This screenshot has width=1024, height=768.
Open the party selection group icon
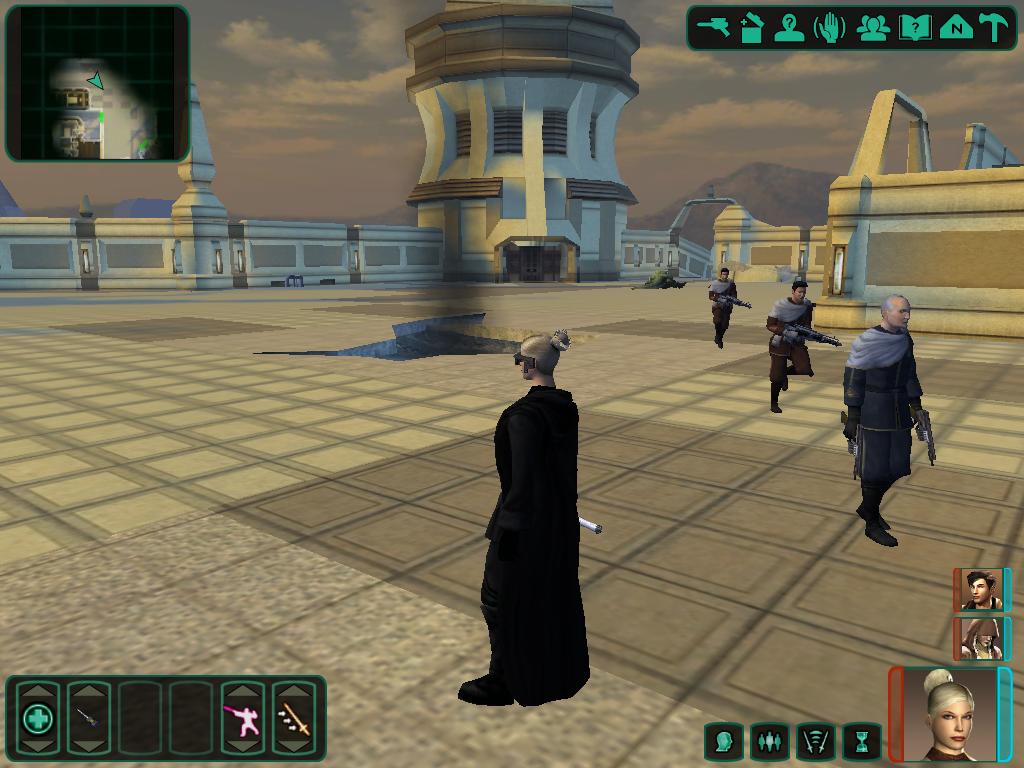click(x=873, y=28)
